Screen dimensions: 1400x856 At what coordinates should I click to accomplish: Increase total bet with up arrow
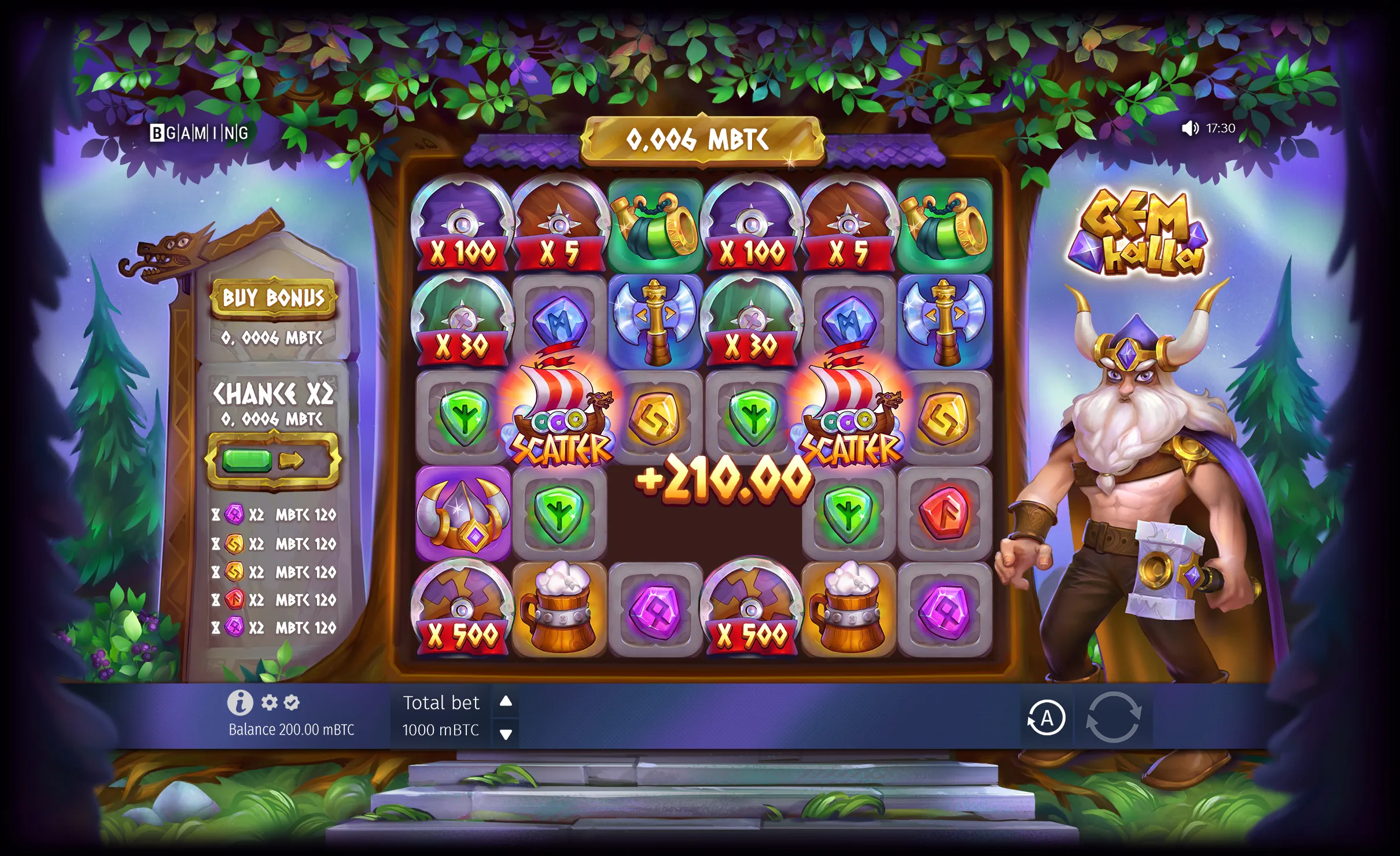[506, 702]
